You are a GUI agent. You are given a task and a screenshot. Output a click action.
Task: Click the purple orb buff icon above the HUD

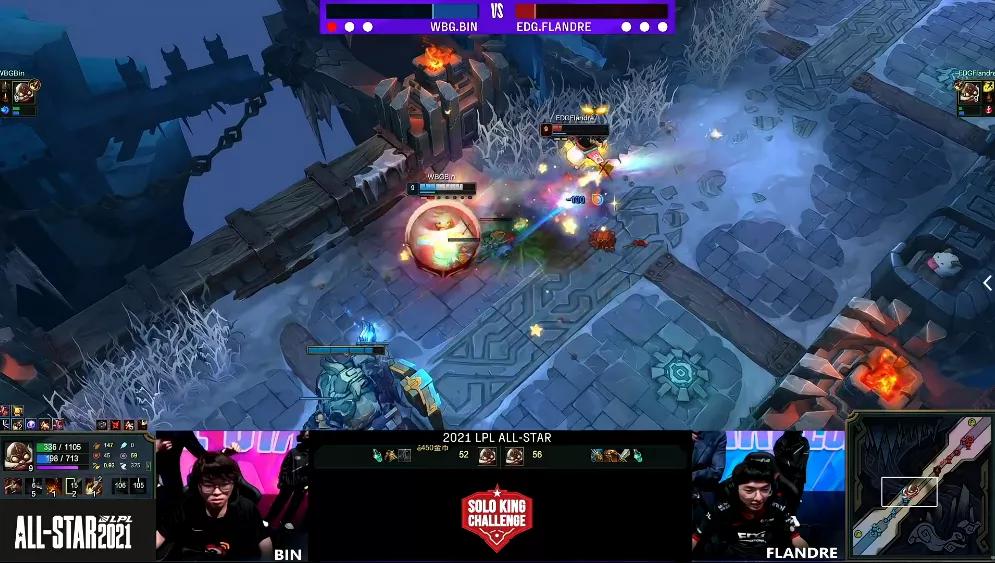pyautogui.click(x=31, y=425)
